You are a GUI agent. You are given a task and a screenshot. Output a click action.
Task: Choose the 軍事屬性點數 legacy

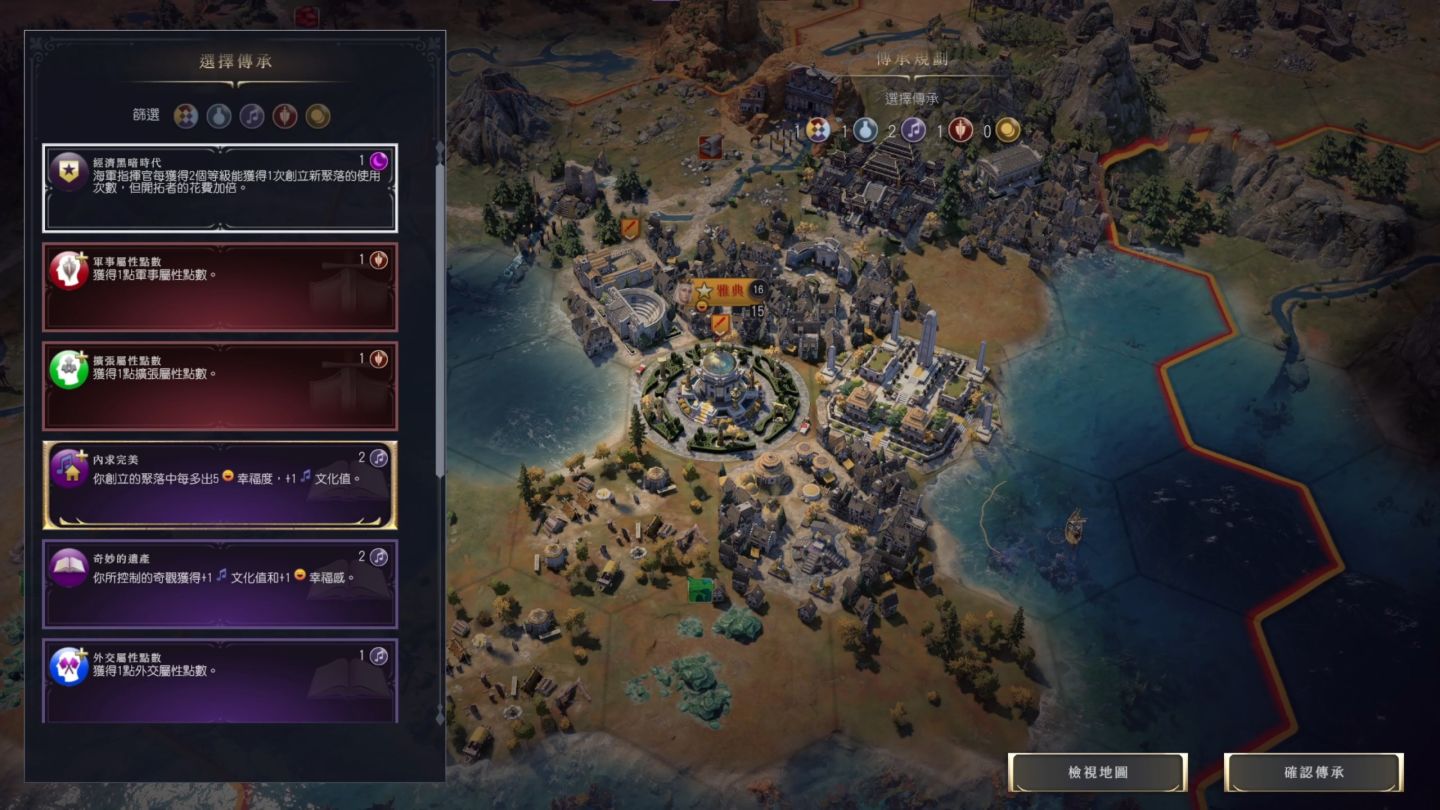(220, 287)
